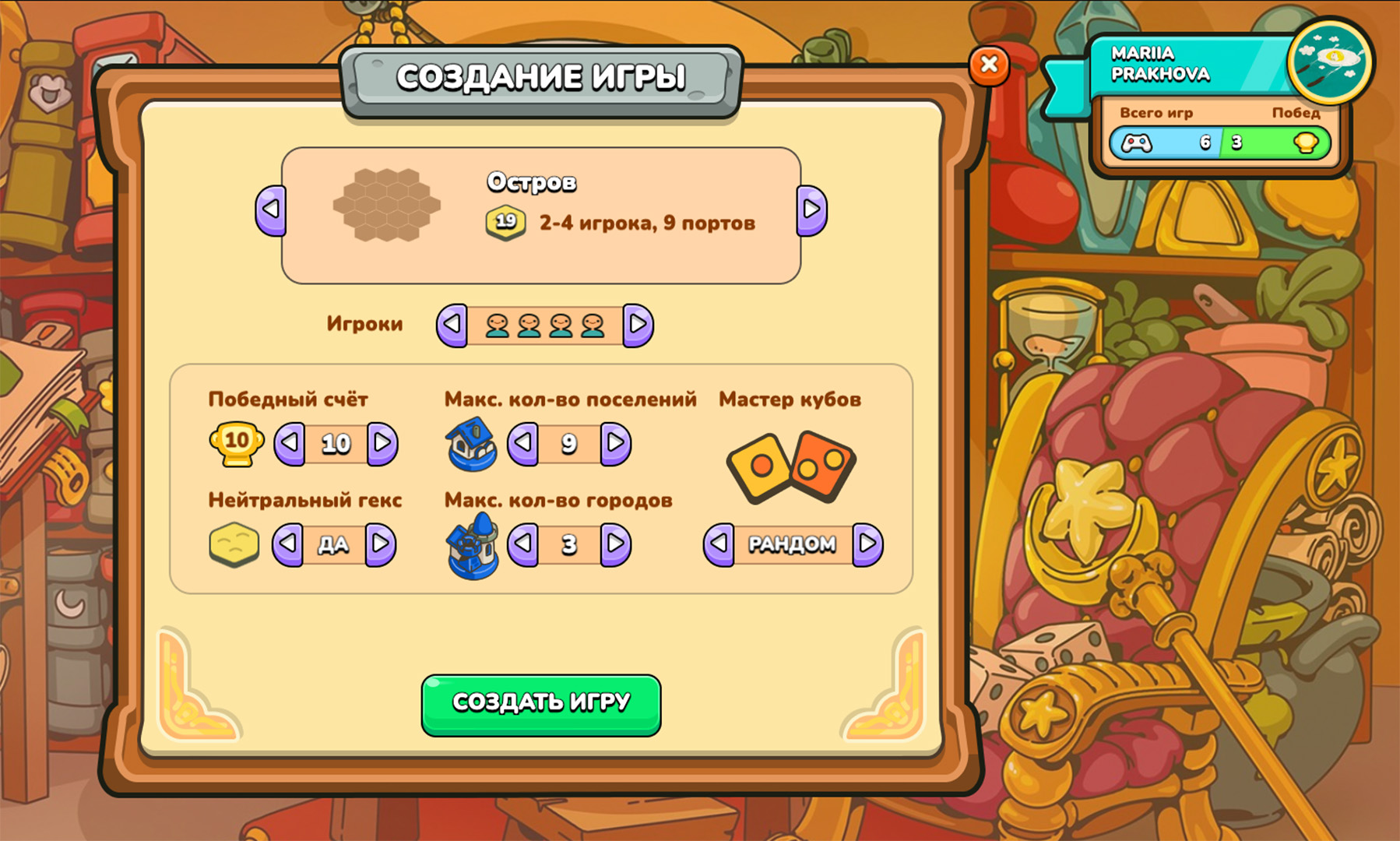This screenshot has width=1400, height=841.
Task: Choose previous Мастер кубов option
Action: coord(719,543)
